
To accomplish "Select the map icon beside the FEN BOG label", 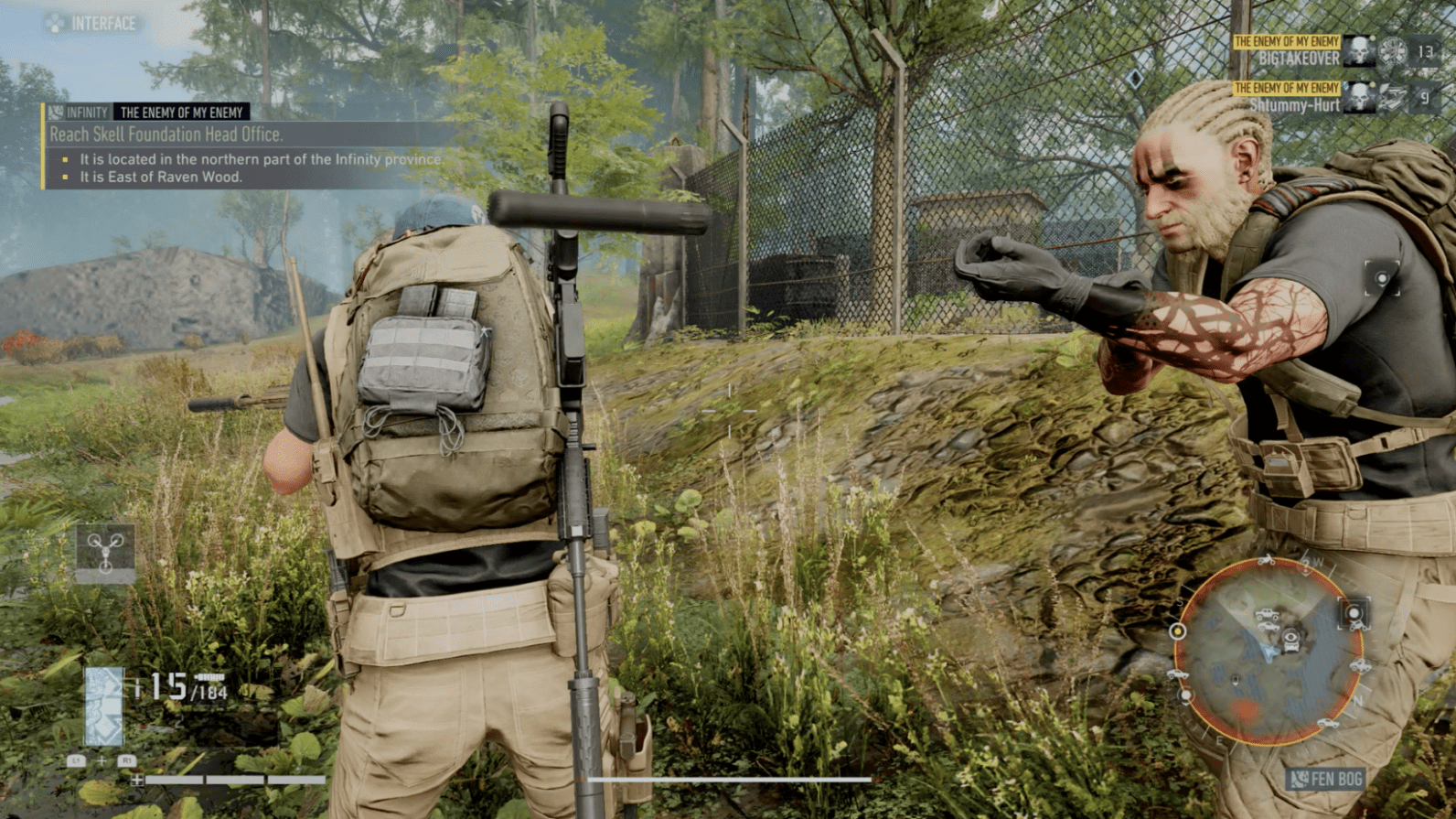I will (x=1301, y=779).
